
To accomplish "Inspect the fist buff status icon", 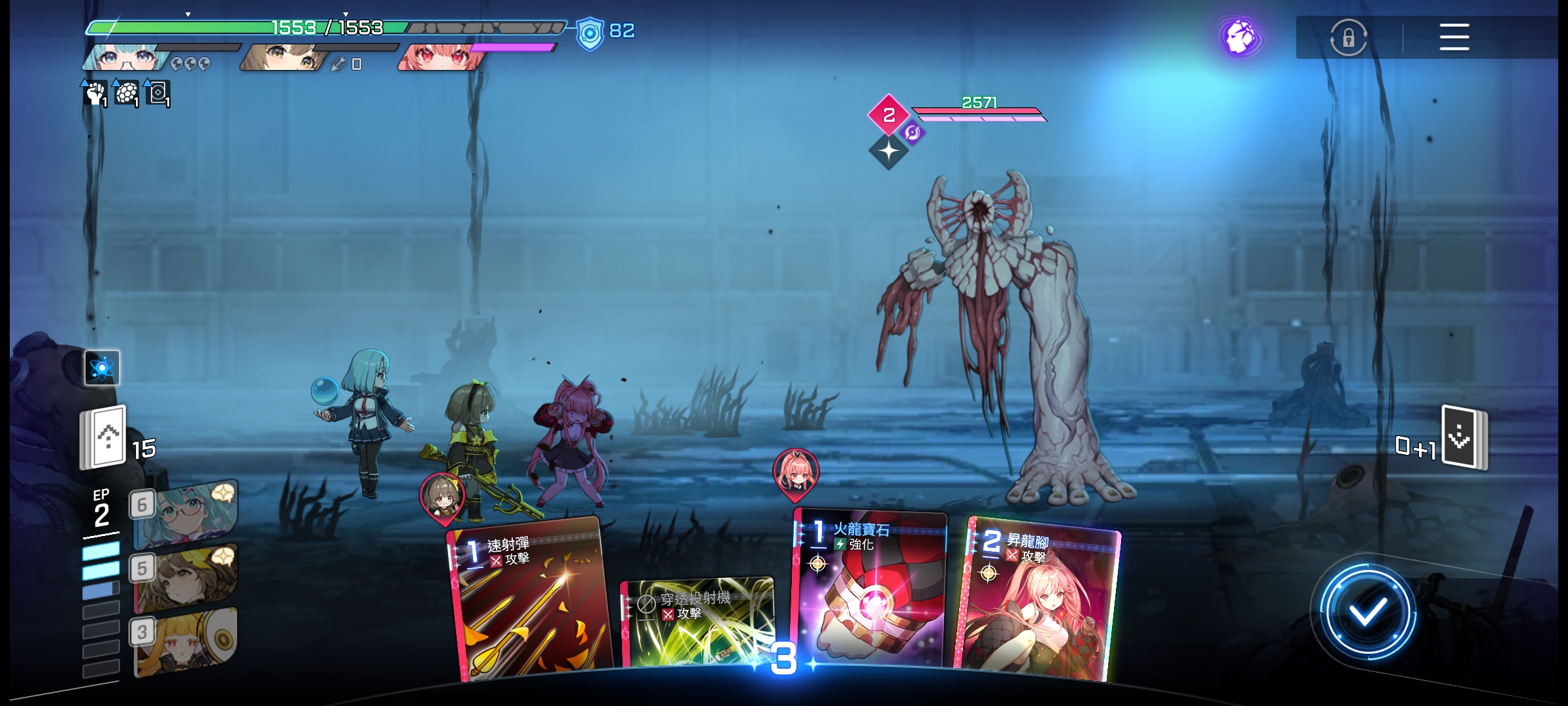I will [95, 93].
